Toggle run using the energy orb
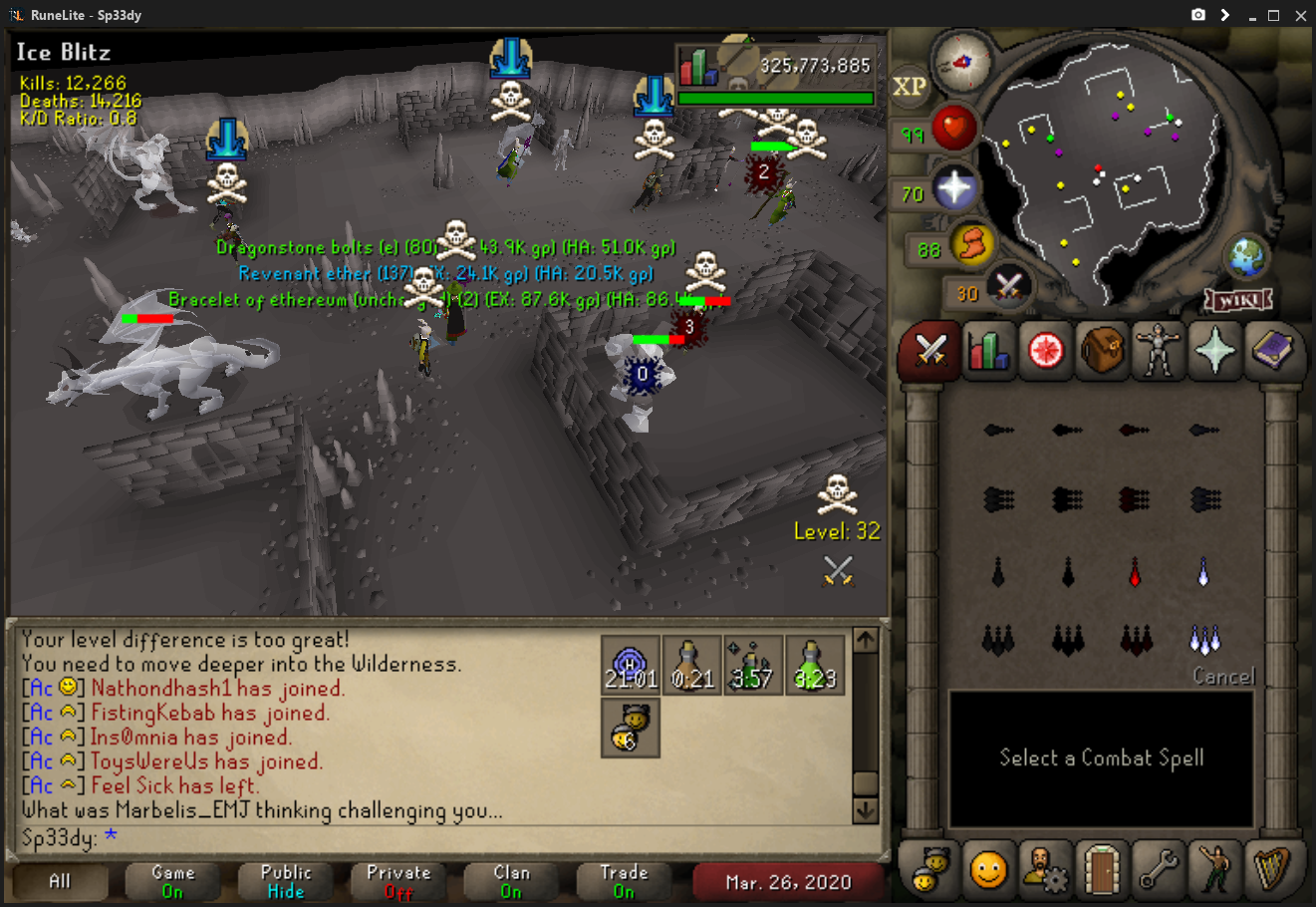Viewport: 1316px width, 907px height. (x=971, y=244)
